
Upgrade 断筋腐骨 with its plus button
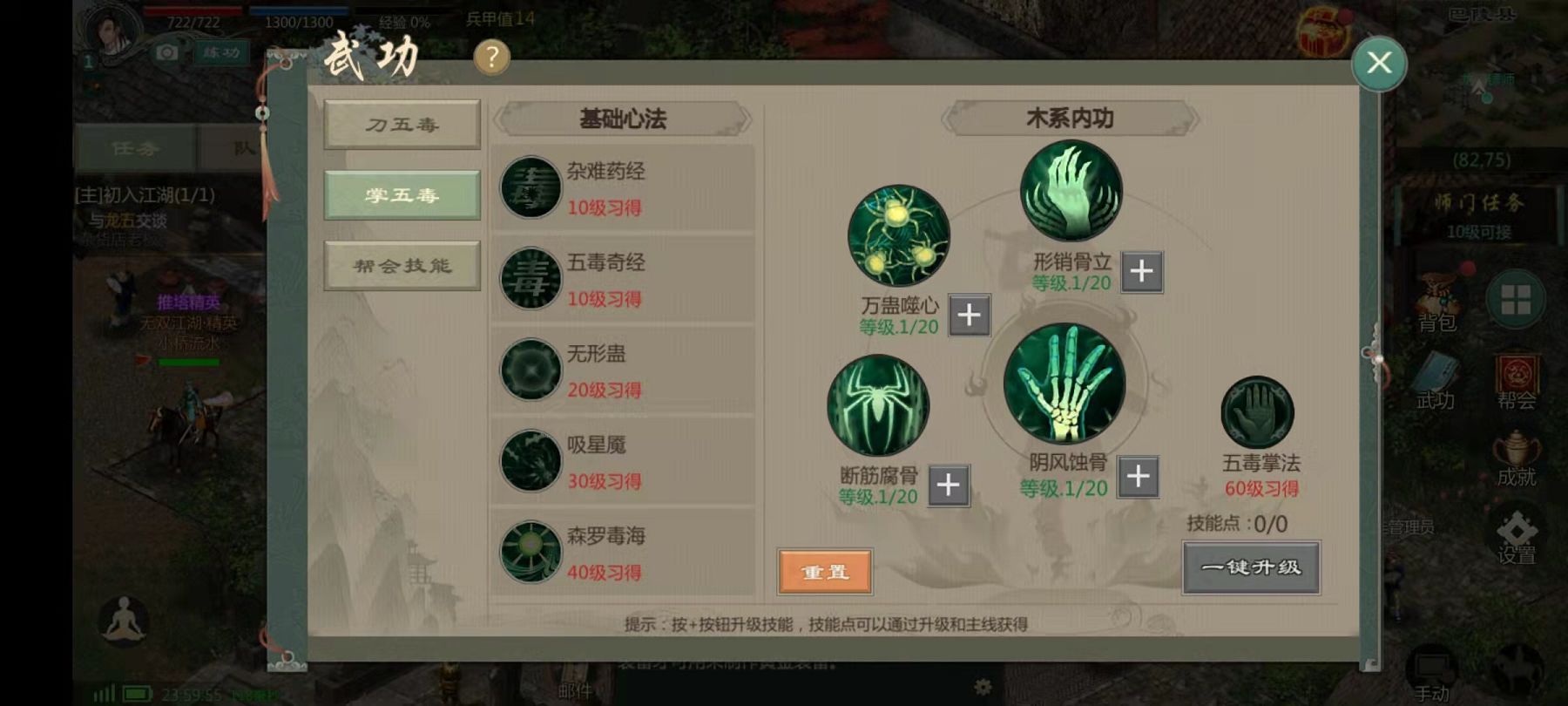click(949, 485)
